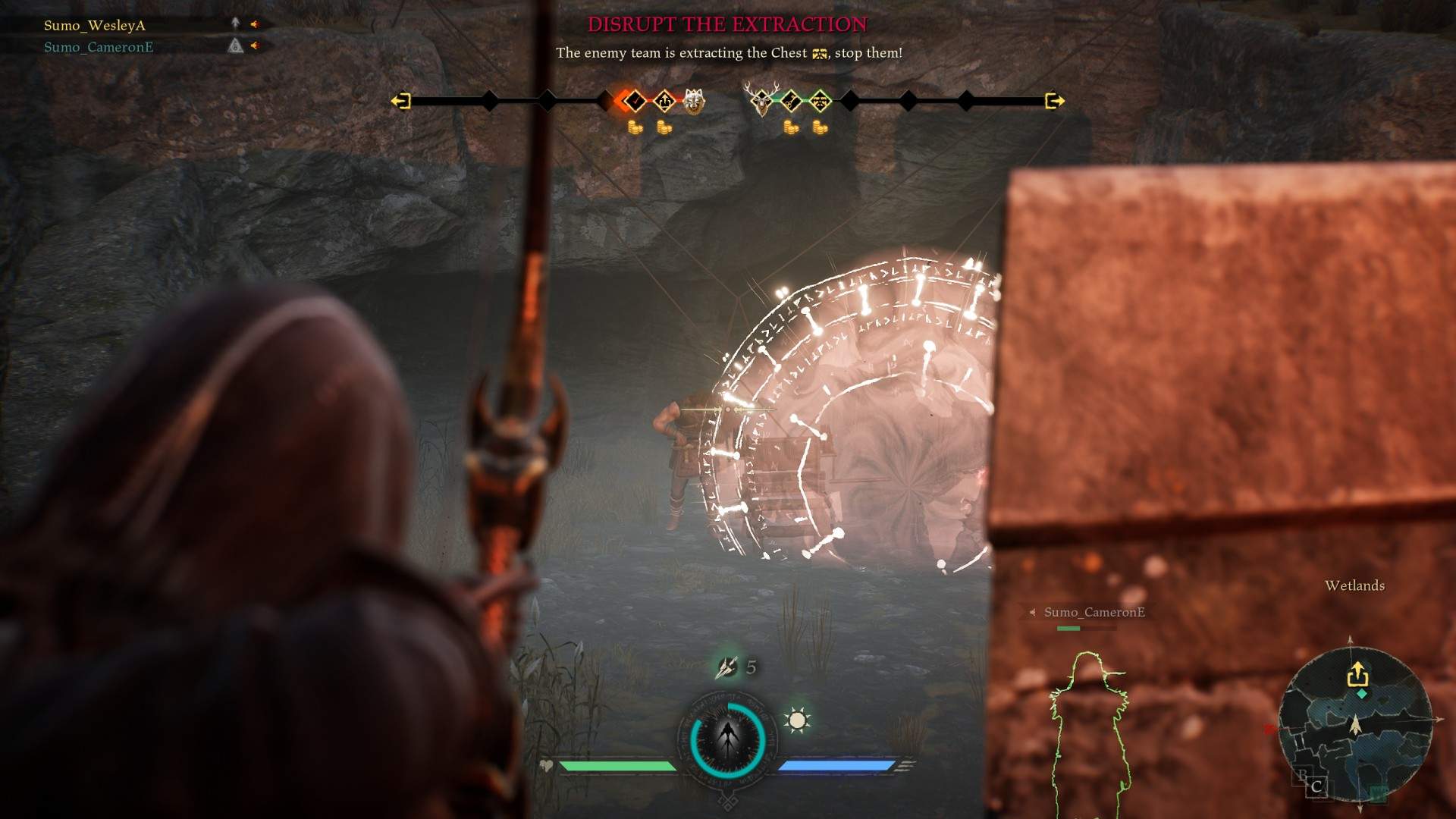1456x819 pixels.
Task: Use the sunburst gear item icon
Action: (x=797, y=720)
